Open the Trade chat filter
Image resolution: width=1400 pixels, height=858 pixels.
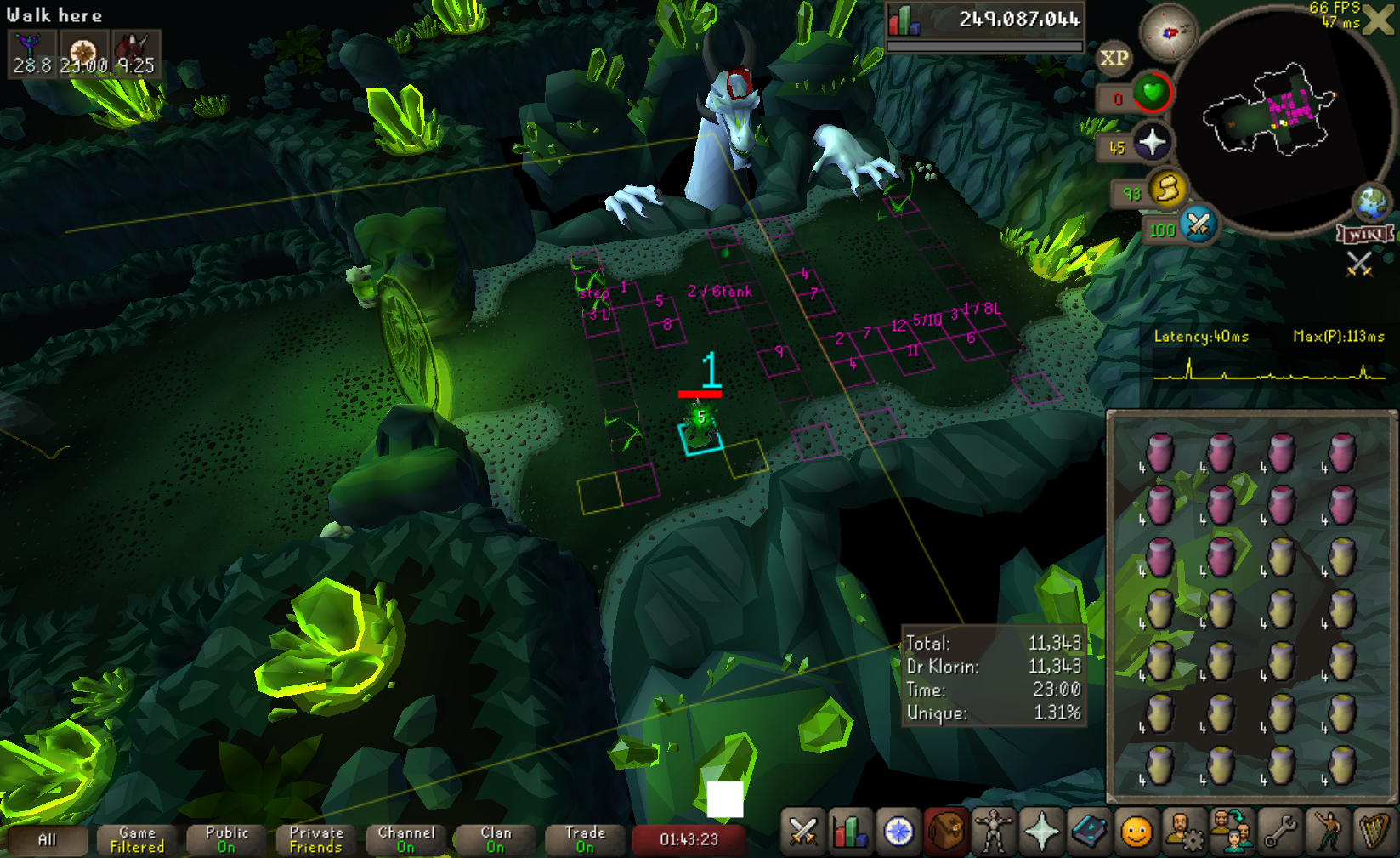[585, 840]
